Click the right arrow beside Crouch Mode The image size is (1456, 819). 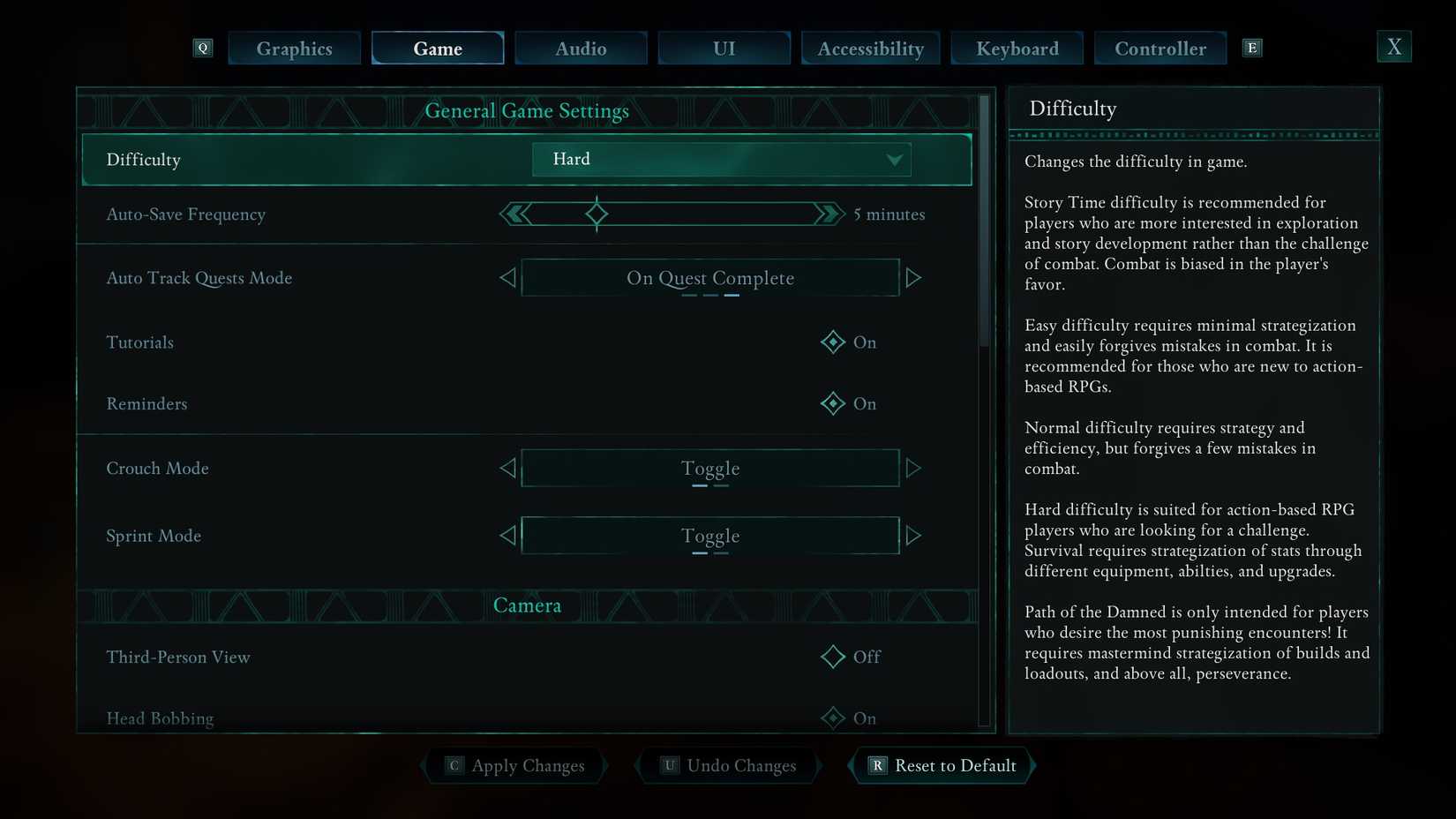(x=914, y=468)
